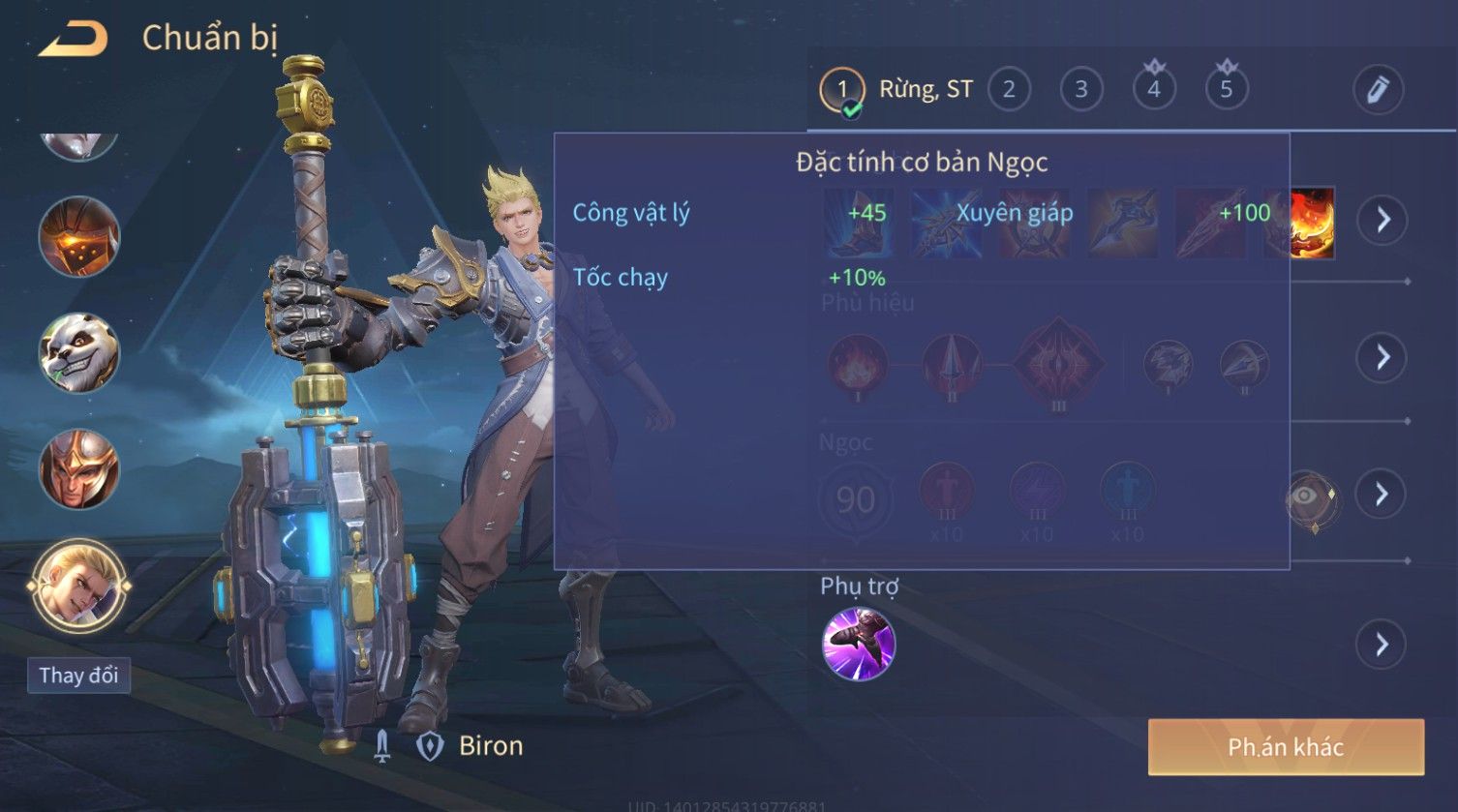This screenshot has height=812, width=1458.
Task: Edit the preset with pencil icon
Action: tap(1379, 90)
